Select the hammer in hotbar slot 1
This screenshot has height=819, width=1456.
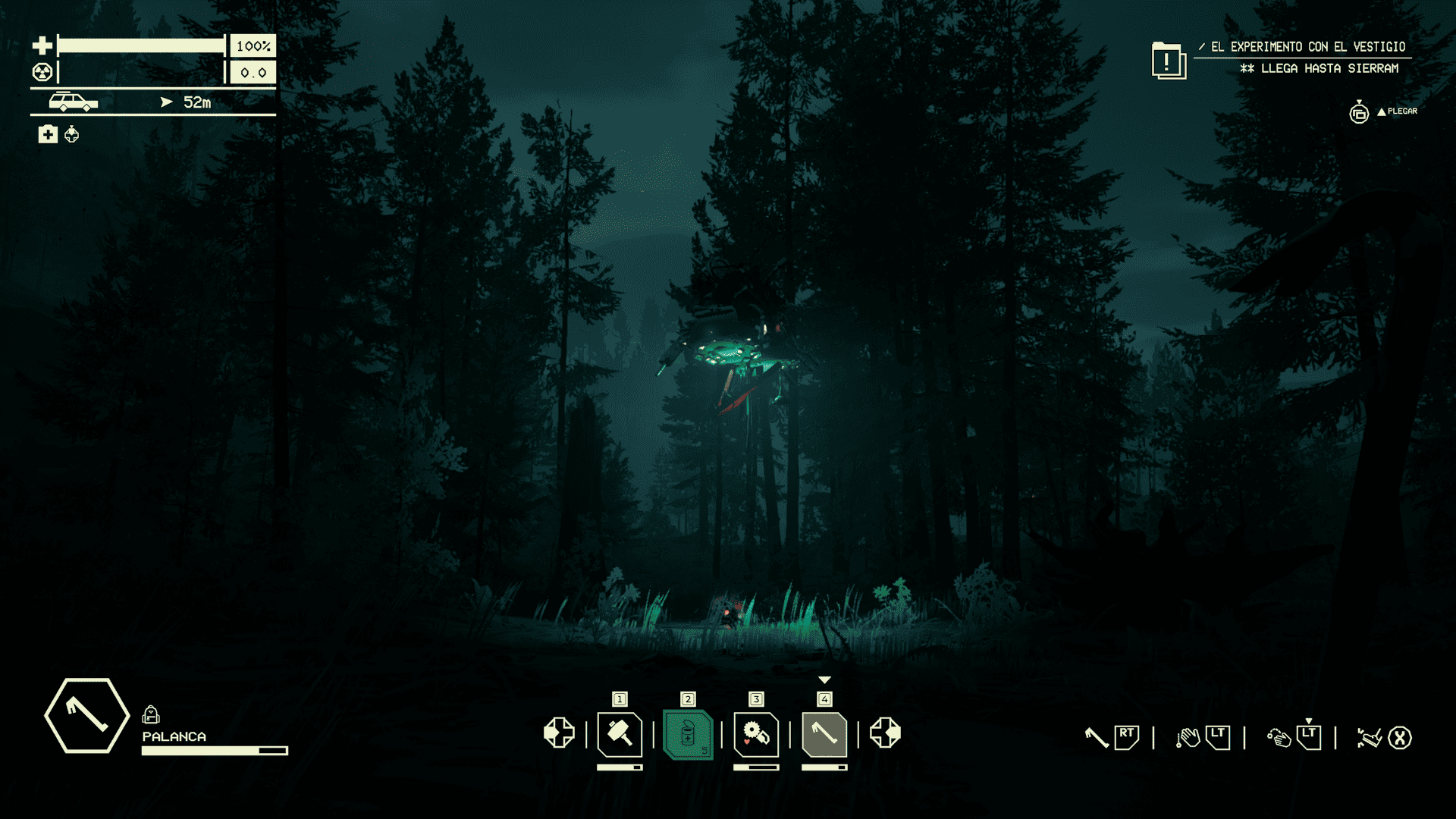click(620, 734)
